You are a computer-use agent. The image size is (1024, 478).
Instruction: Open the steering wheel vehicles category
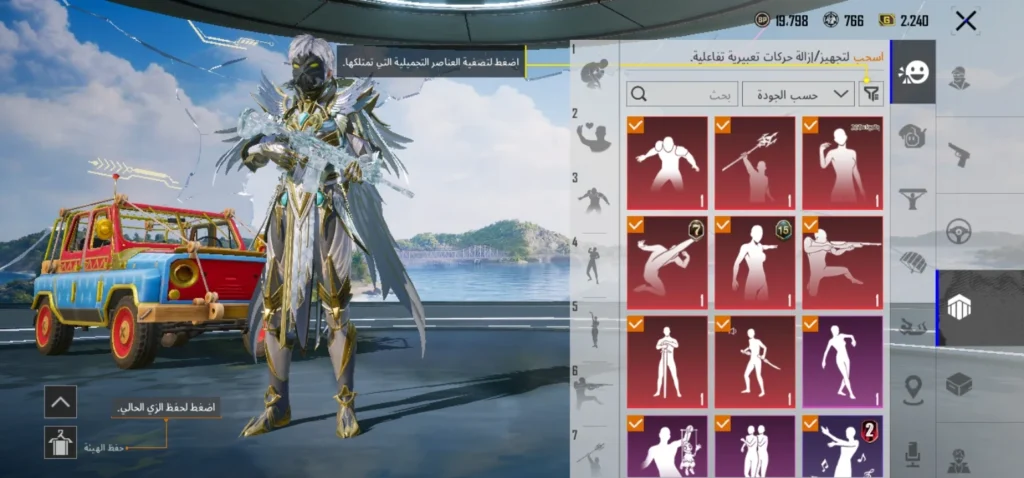pyautogui.click(x=959, y=231)
